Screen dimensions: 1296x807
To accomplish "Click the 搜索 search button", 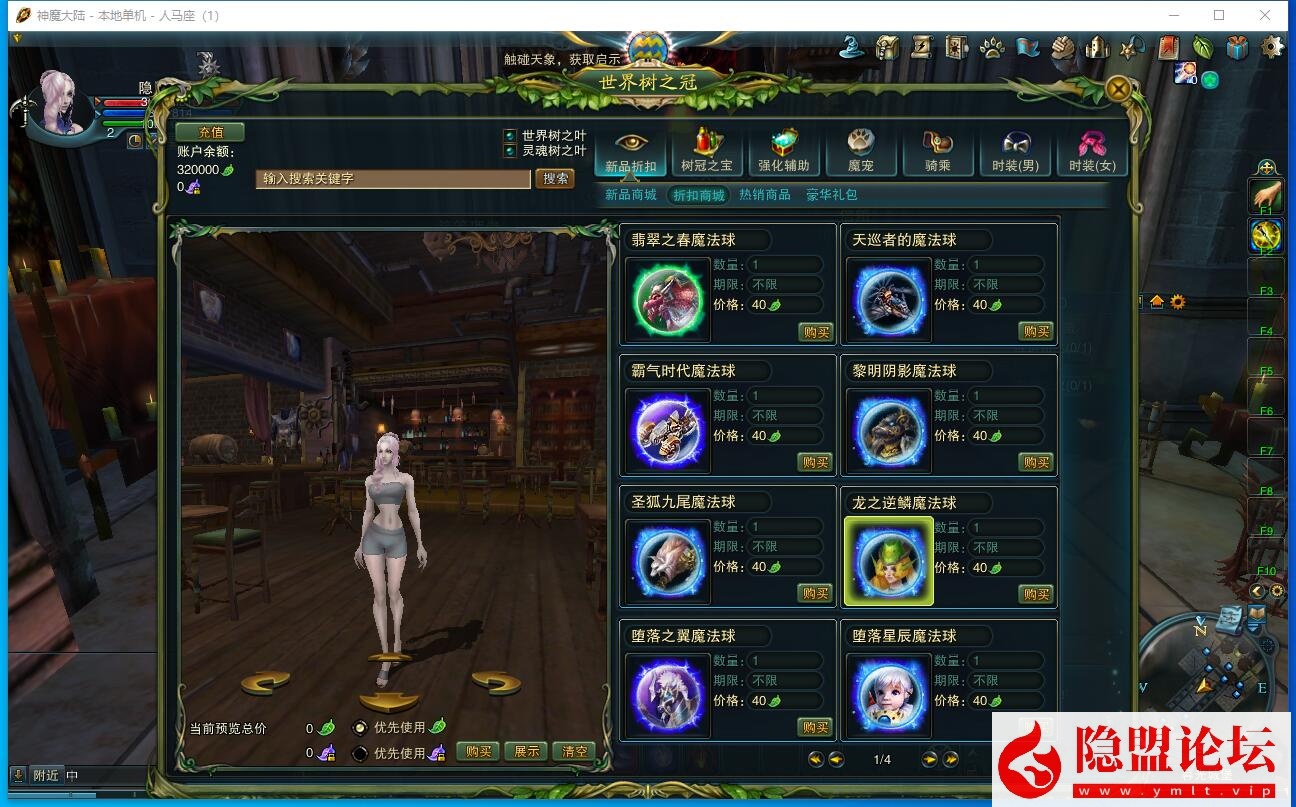I will tap(555, 179).
